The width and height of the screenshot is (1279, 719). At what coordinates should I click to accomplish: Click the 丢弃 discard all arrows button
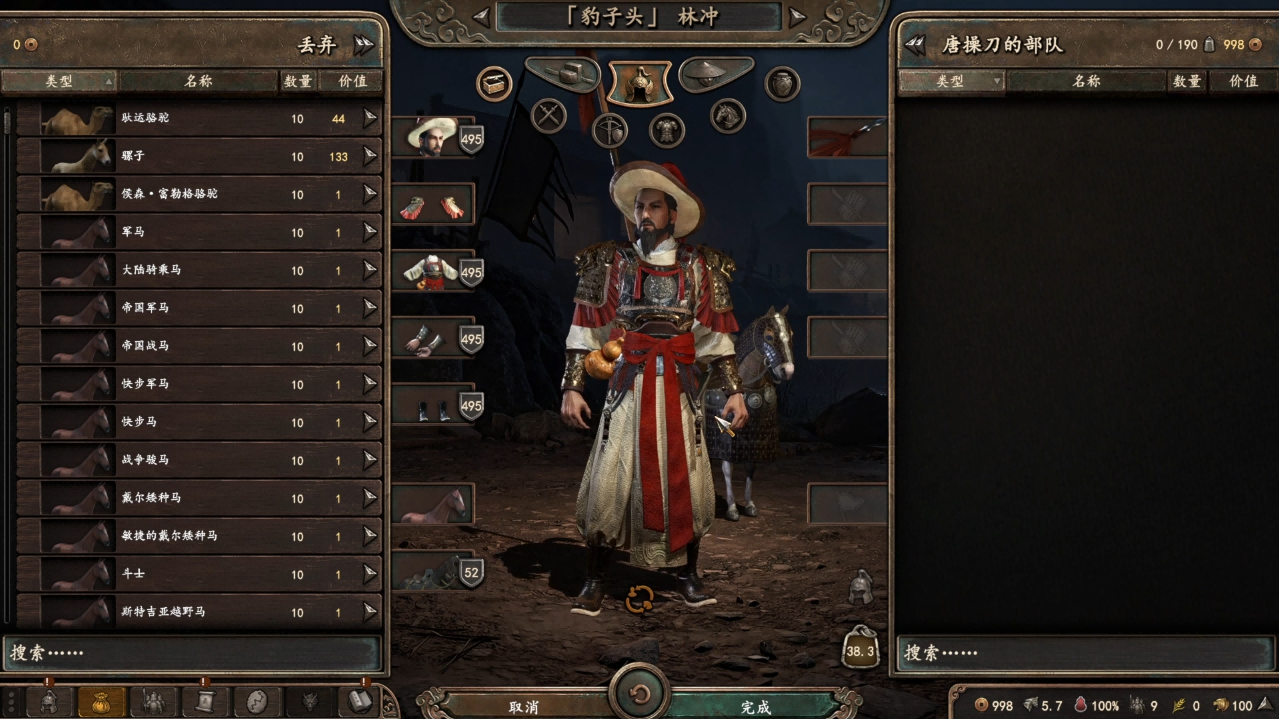click(x=363, y=44)
